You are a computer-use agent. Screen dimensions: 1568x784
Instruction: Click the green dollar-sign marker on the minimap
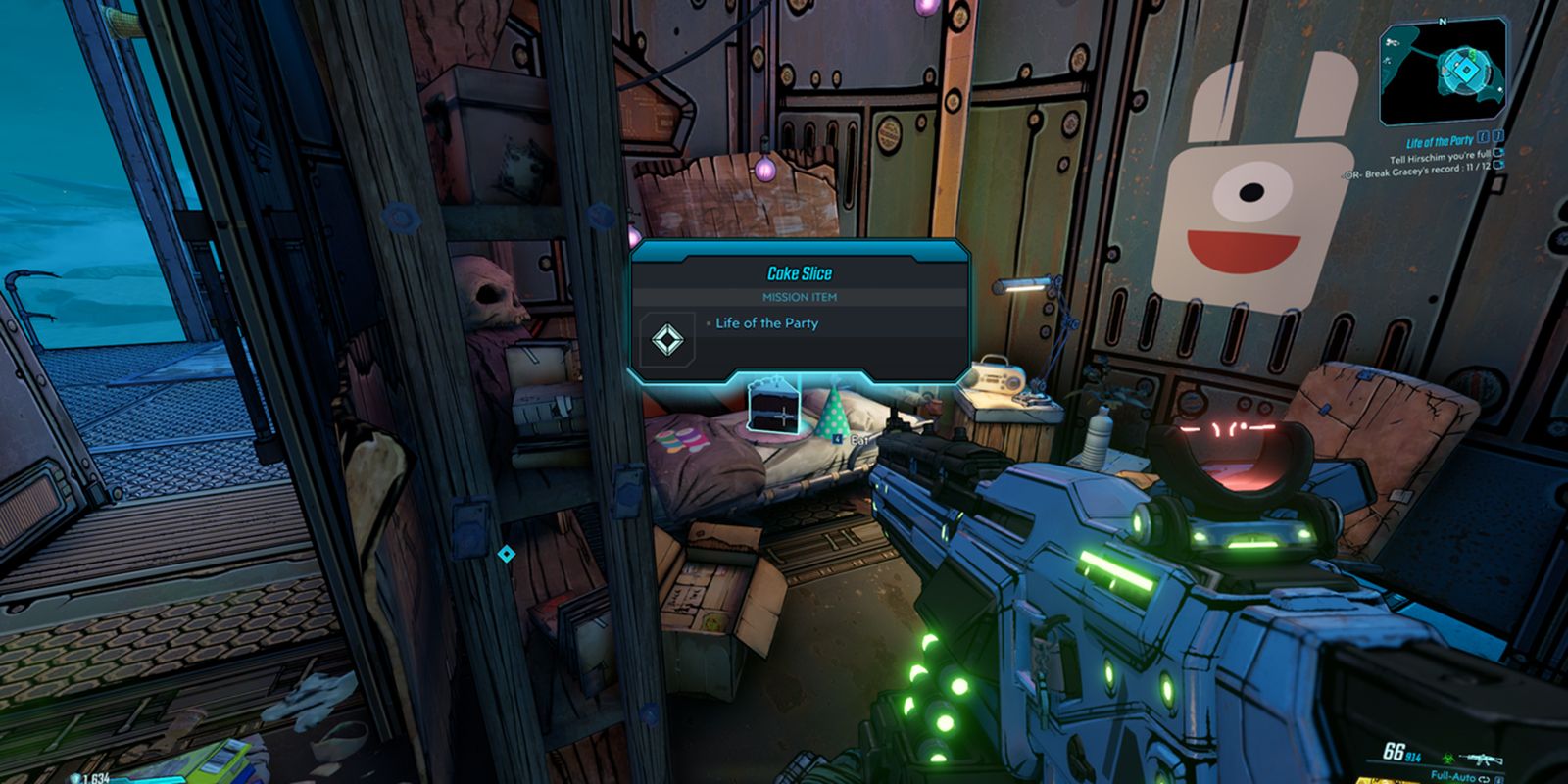click(1472, 55)
